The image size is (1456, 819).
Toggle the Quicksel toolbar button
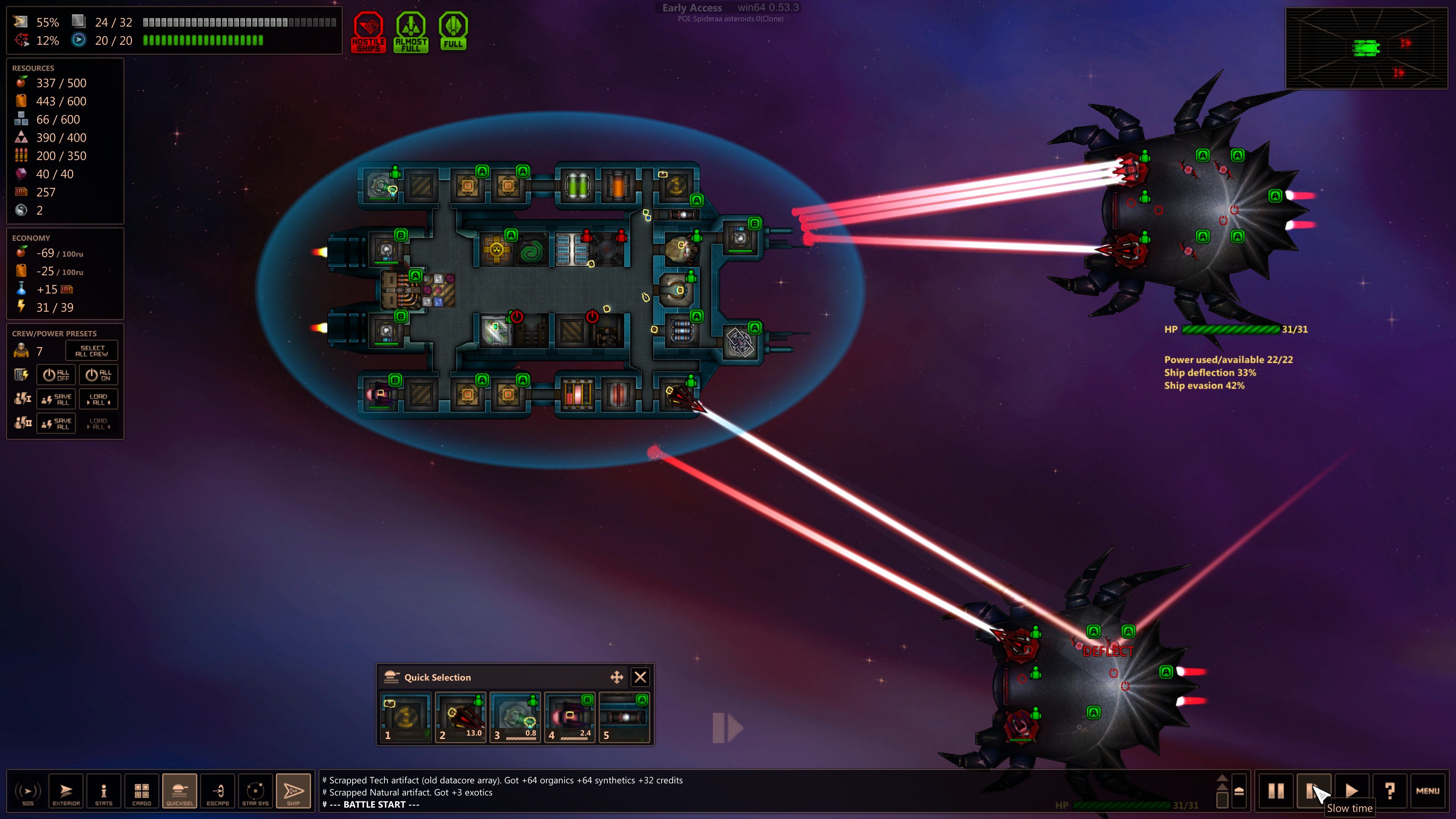(x=180, y=791)
